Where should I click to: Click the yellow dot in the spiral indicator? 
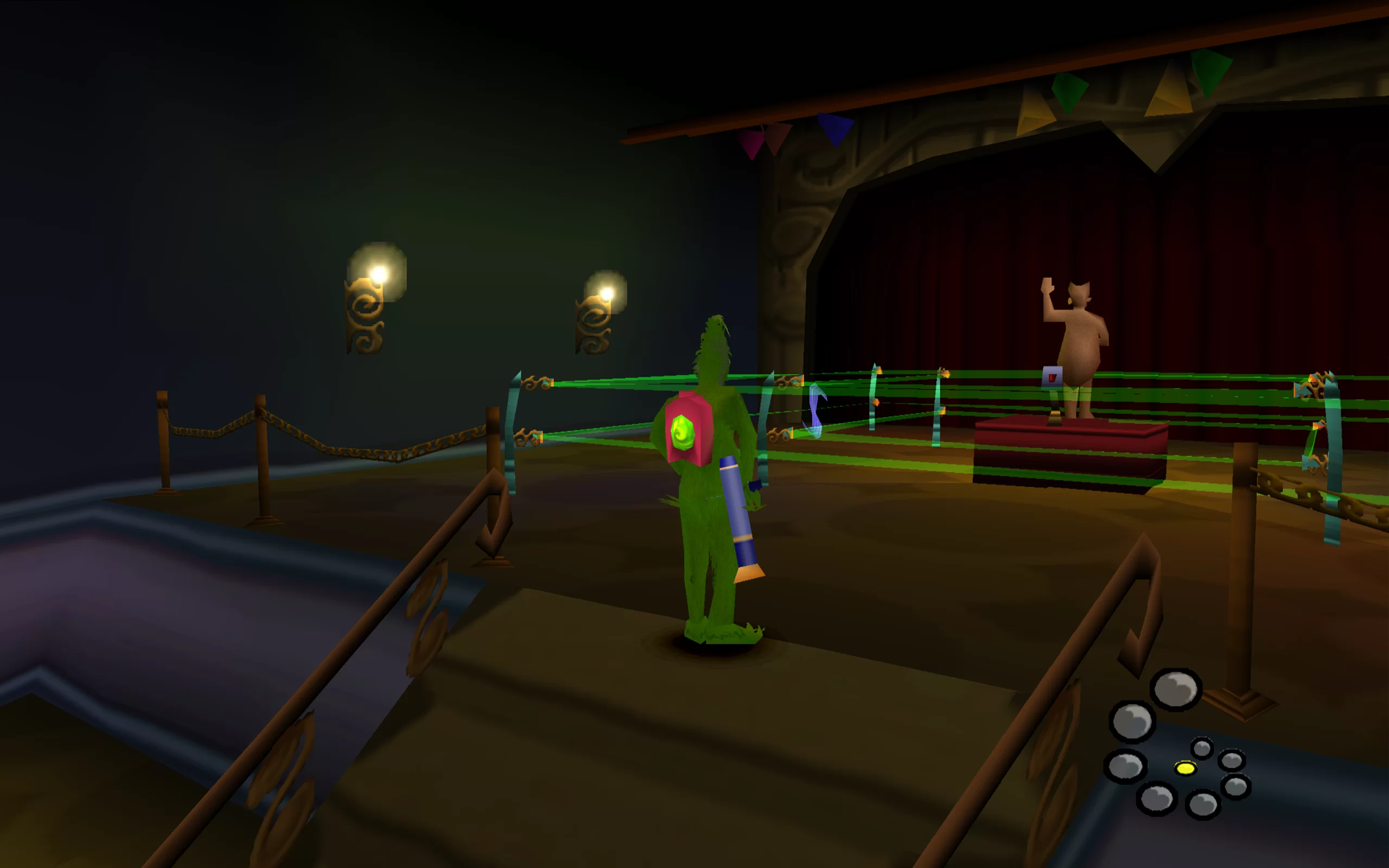tap(1185, 768)
